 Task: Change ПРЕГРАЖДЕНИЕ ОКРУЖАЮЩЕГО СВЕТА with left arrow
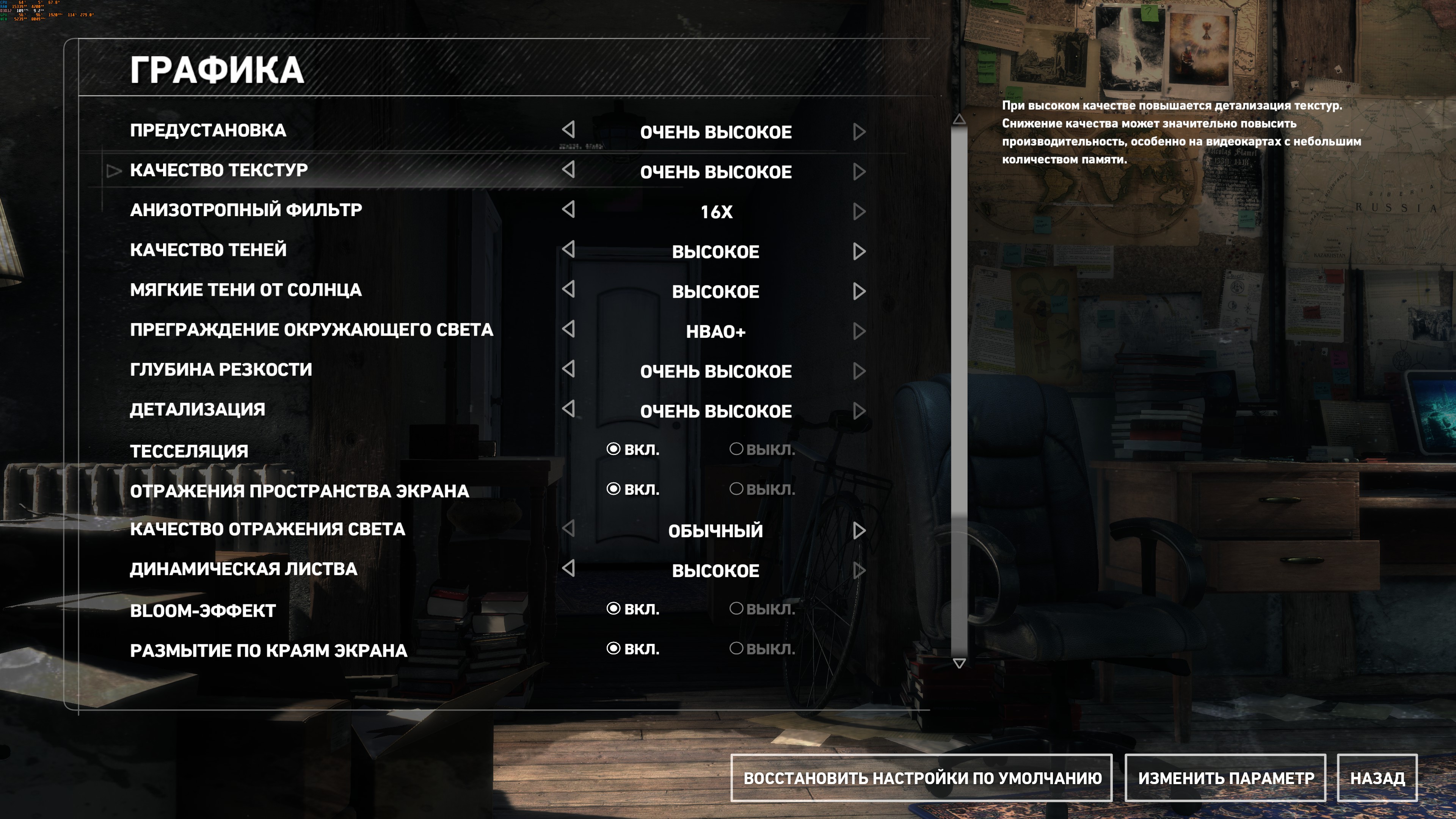click(x=569, y=329)
